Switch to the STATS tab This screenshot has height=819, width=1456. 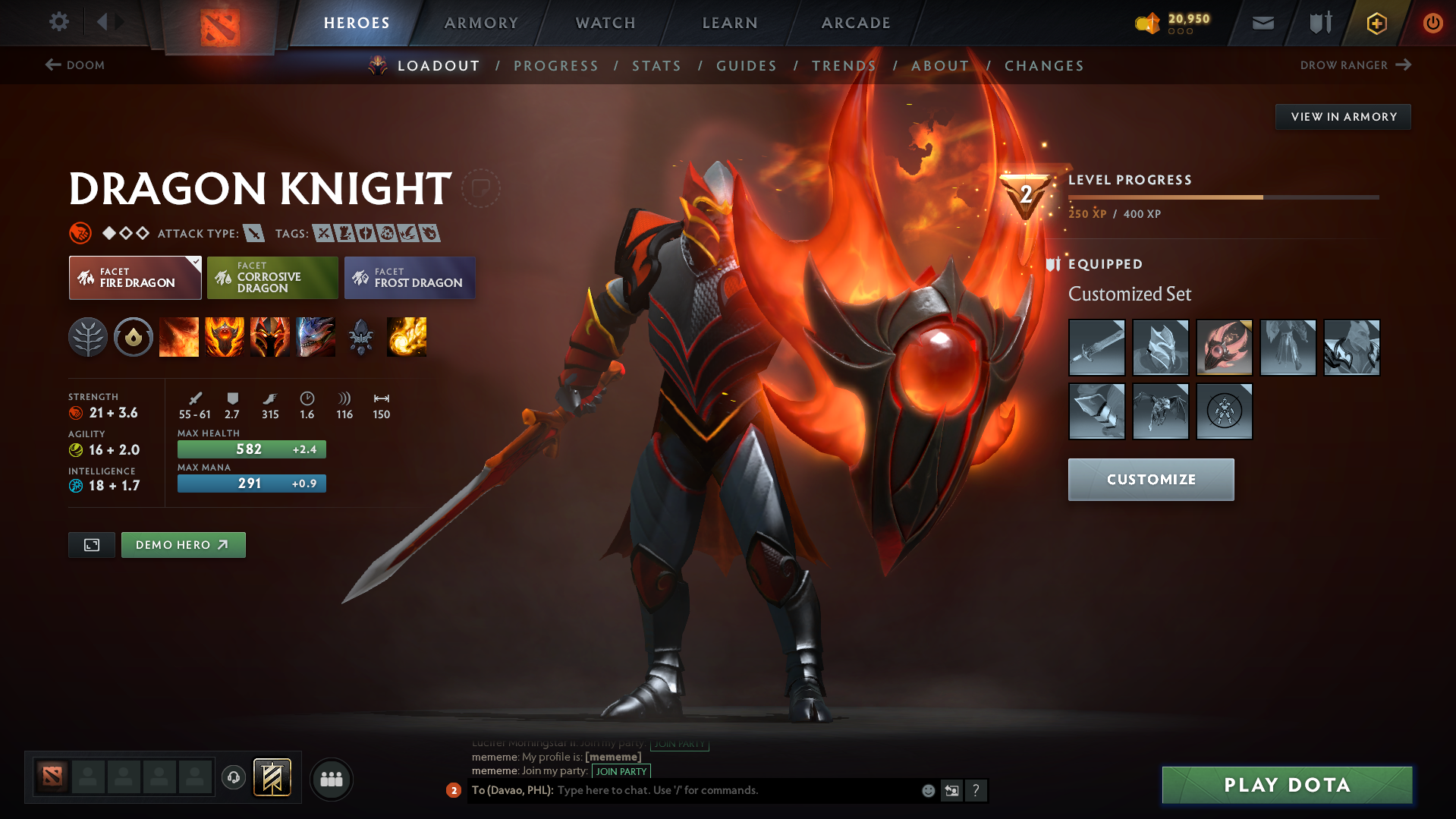point(656,66)
